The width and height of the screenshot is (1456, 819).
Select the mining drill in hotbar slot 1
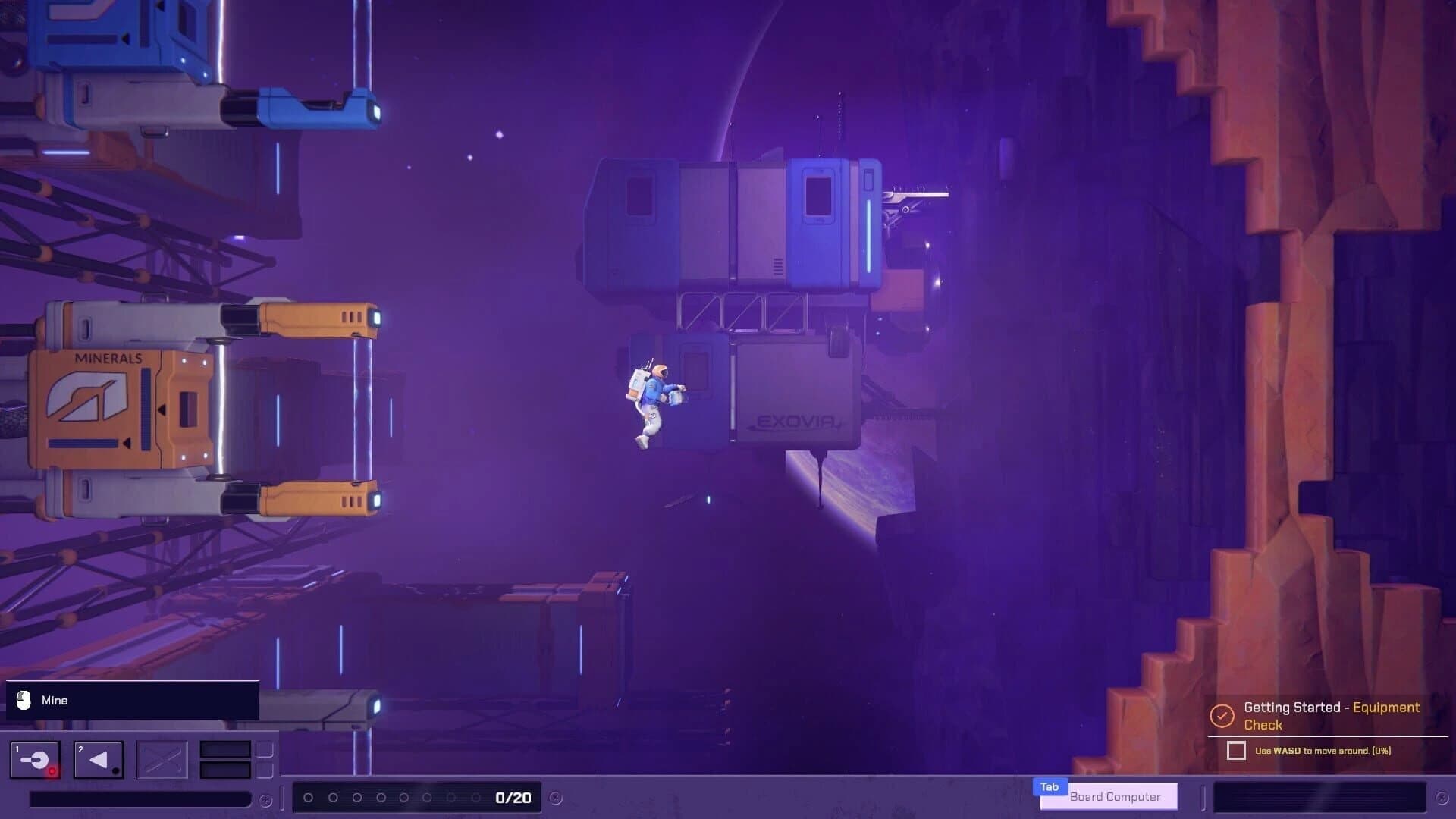point(35,758)
